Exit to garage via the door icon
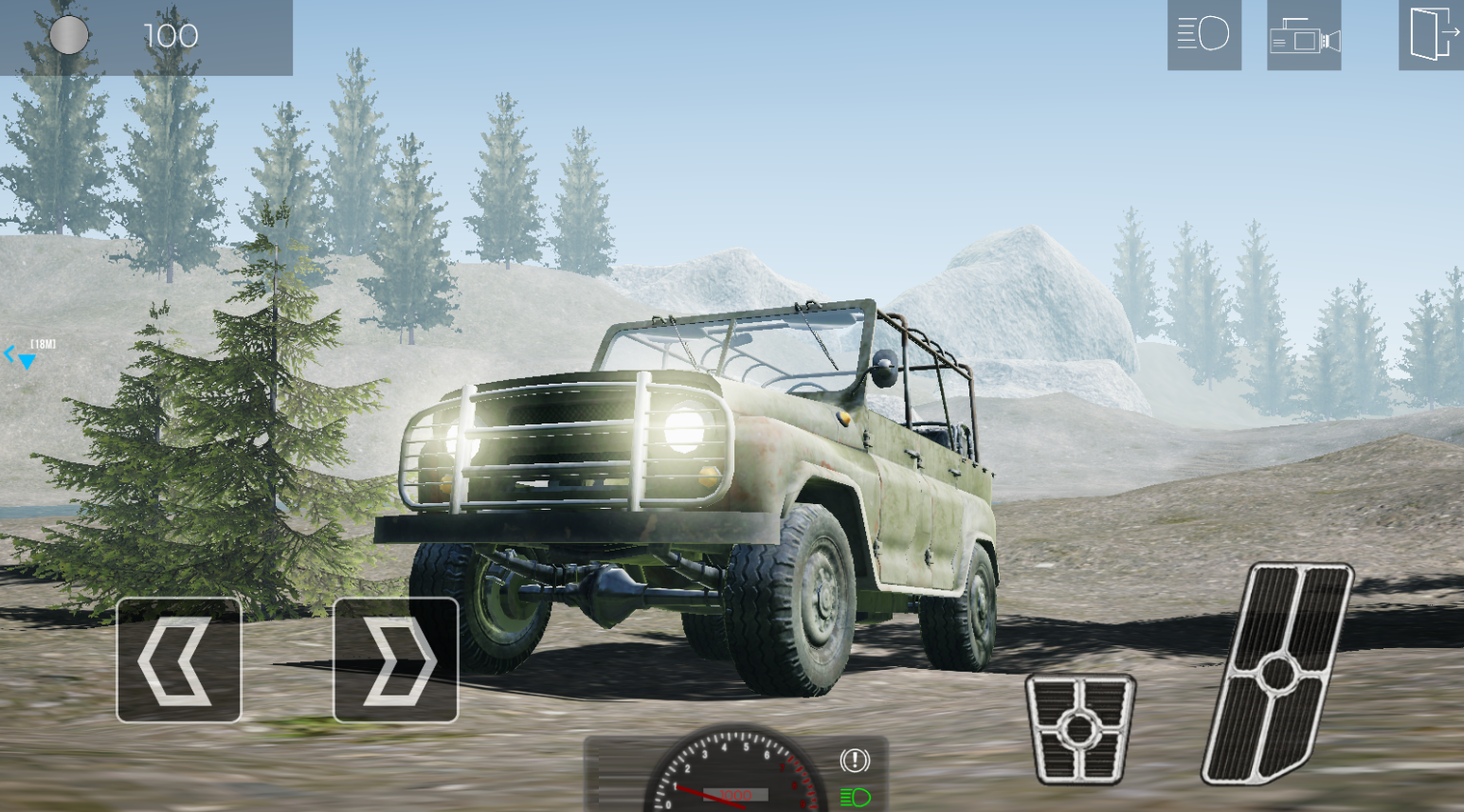Viewport: 1464px width, 812px height. (x=1431, y=36)
